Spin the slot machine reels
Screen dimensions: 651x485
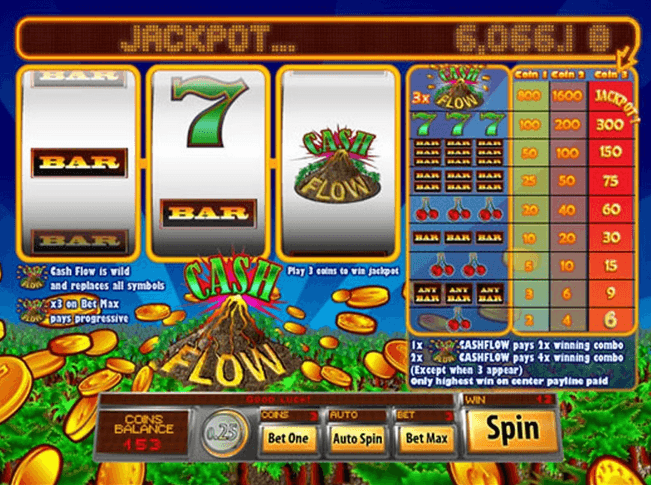[512, 431]
